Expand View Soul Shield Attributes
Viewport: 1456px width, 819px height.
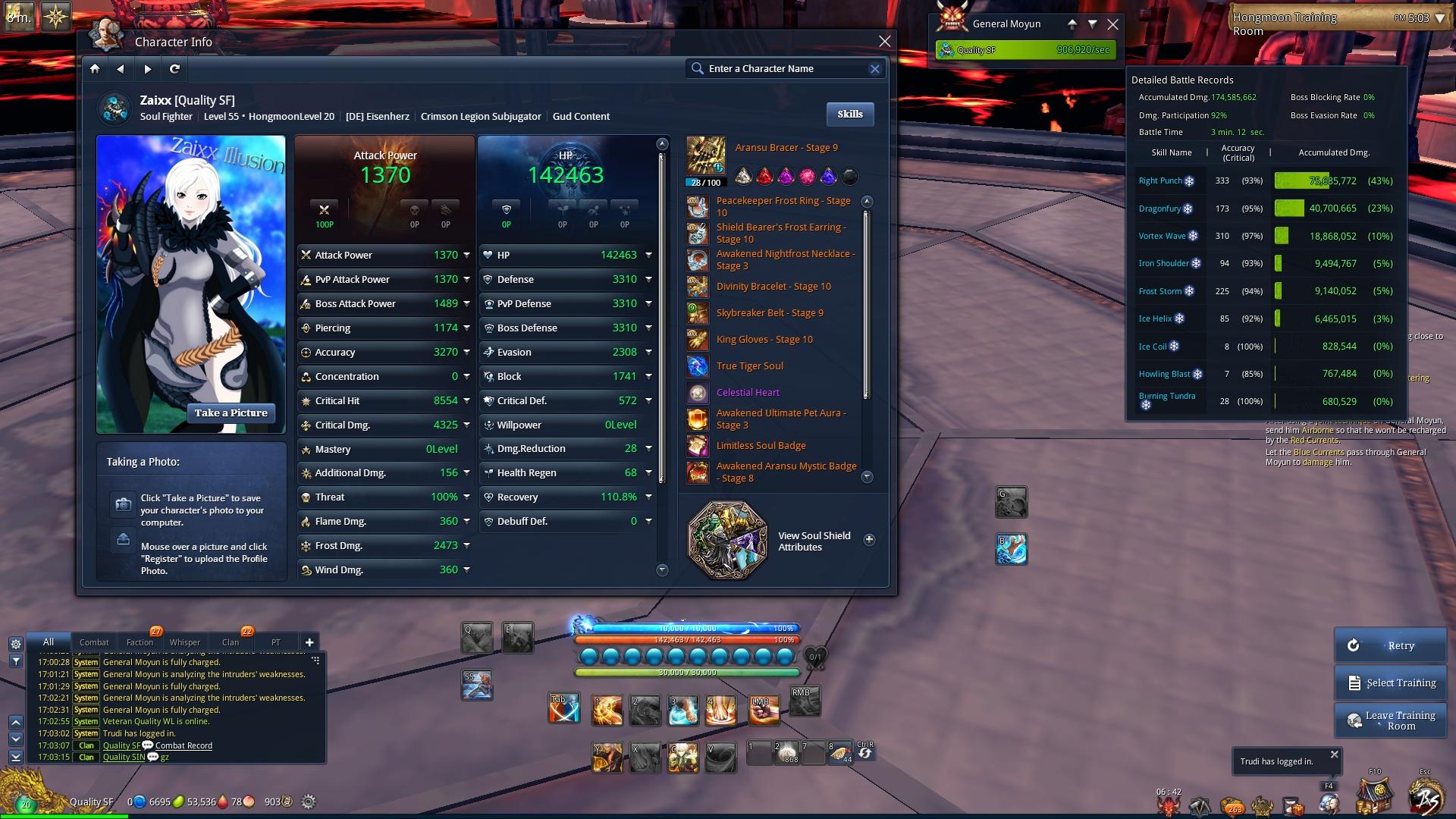869,540
